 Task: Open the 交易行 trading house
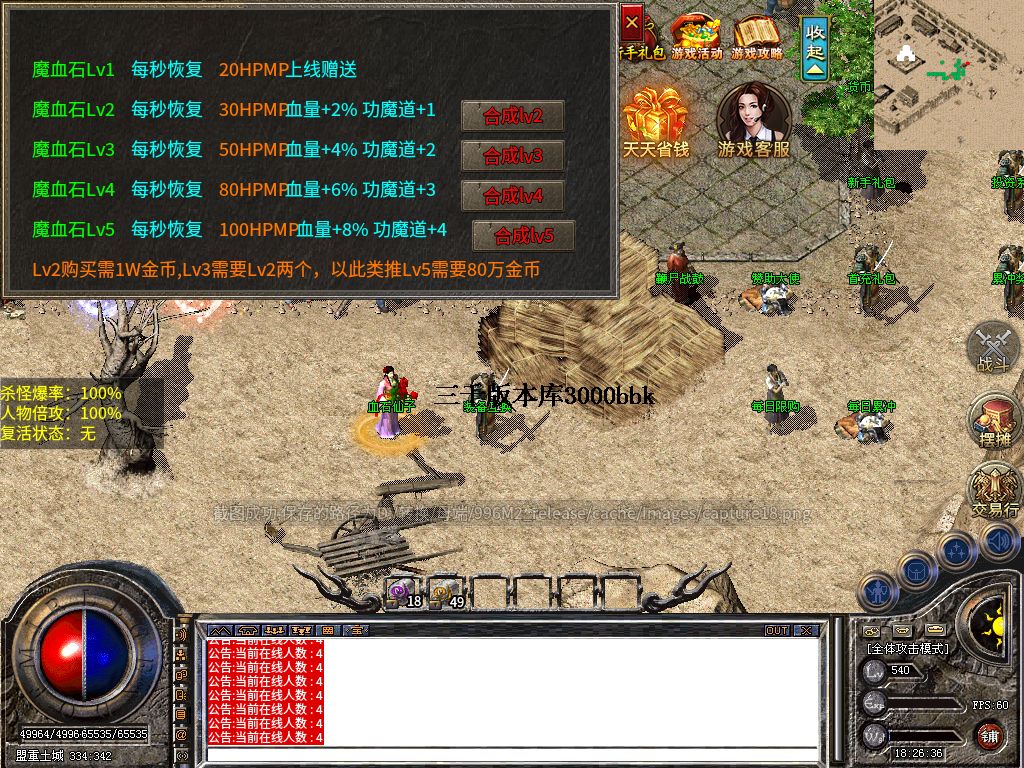pyautogui.click(x=994, y=492)
